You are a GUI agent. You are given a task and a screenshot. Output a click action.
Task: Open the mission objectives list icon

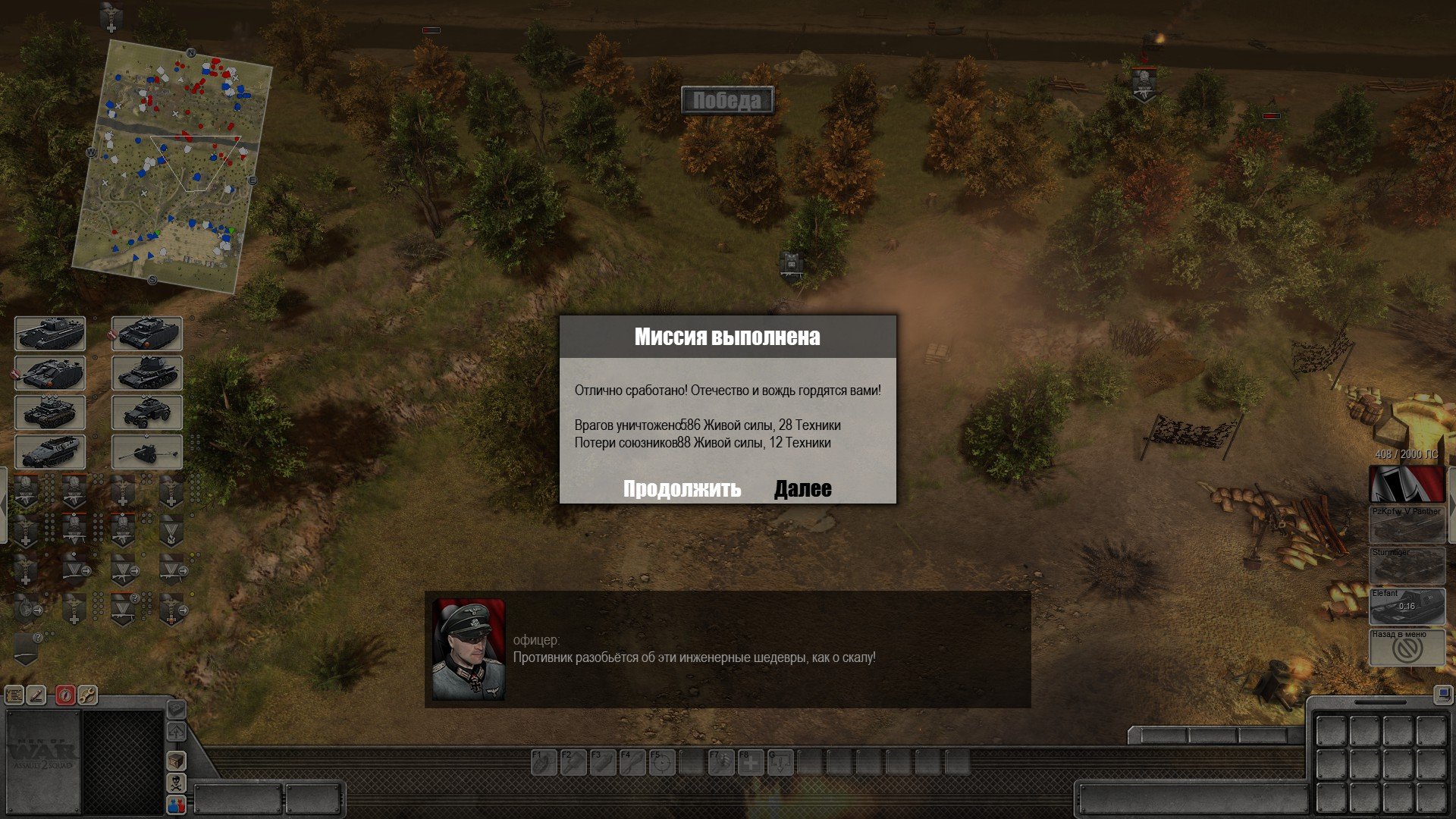coord(14,695)
